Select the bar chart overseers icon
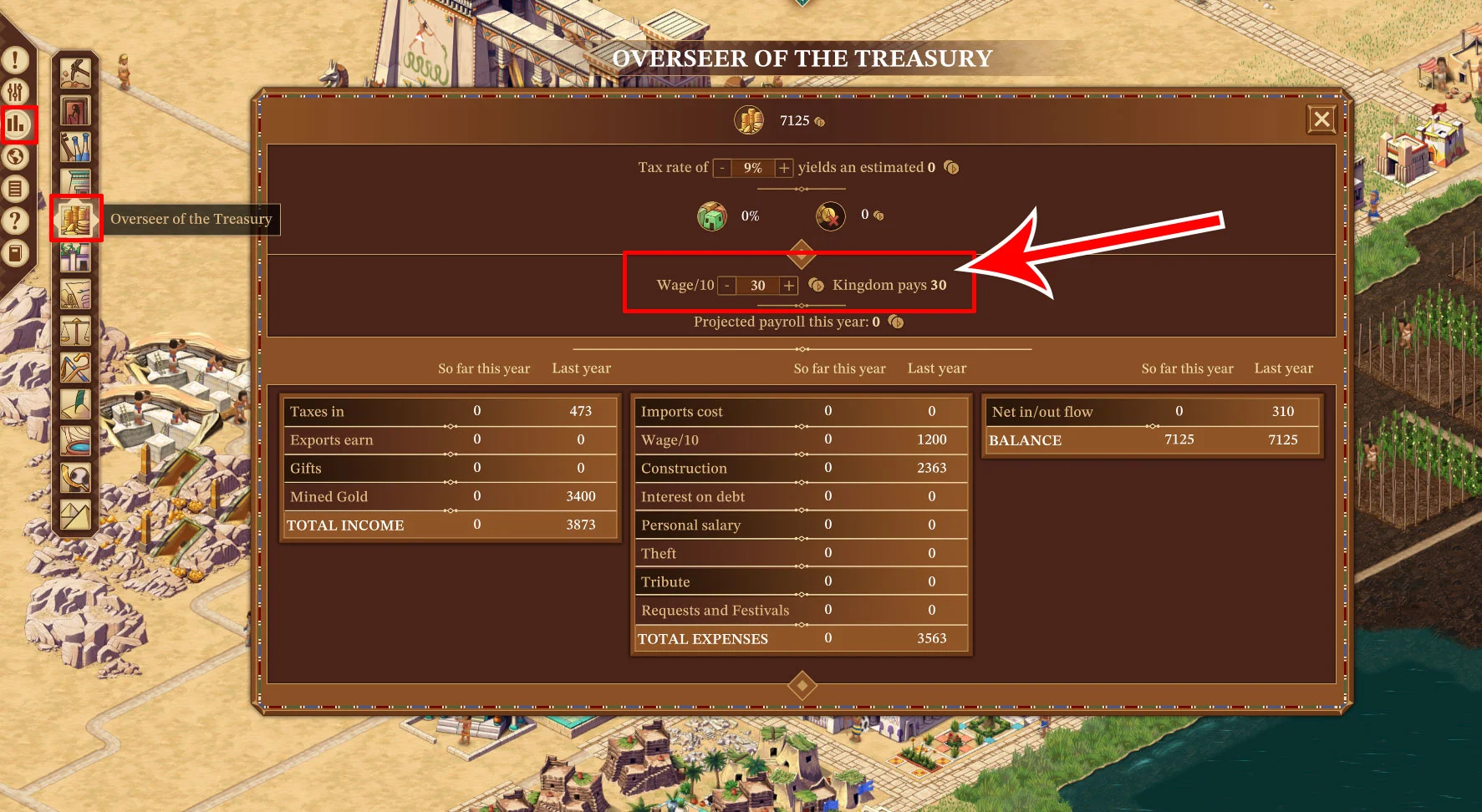 click(x=17, y=124)
